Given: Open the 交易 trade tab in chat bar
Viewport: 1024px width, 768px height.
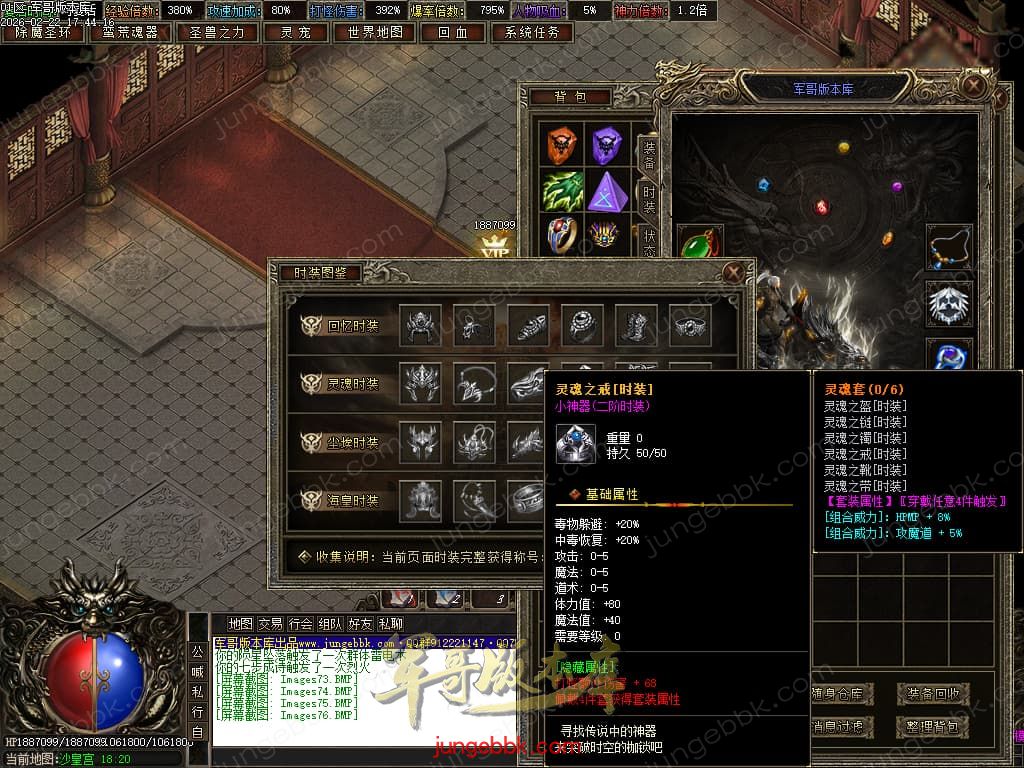Looking at the screenshot, I should (x=270, y=624).
